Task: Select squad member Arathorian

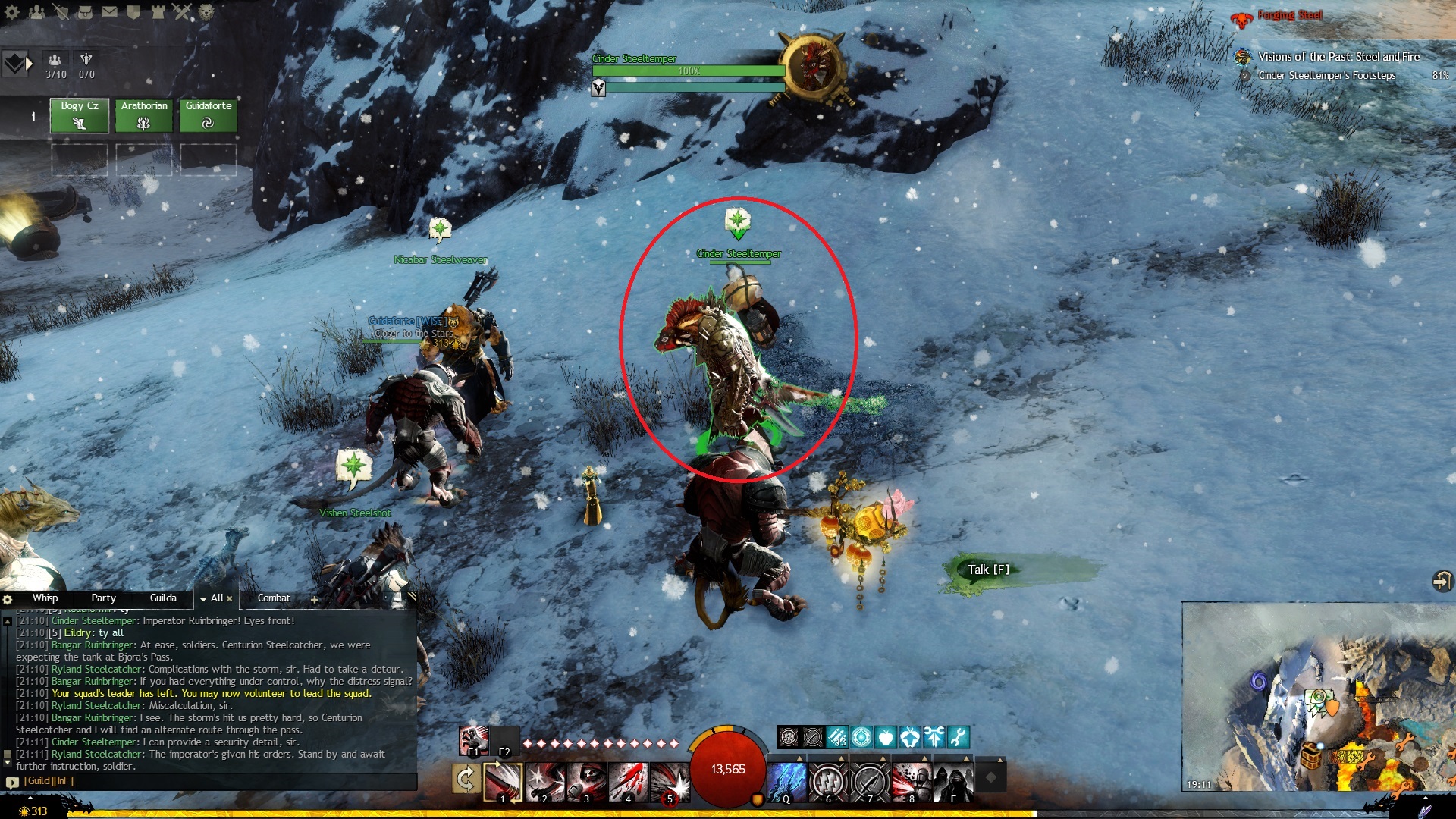Action: (x=144, y=116)
